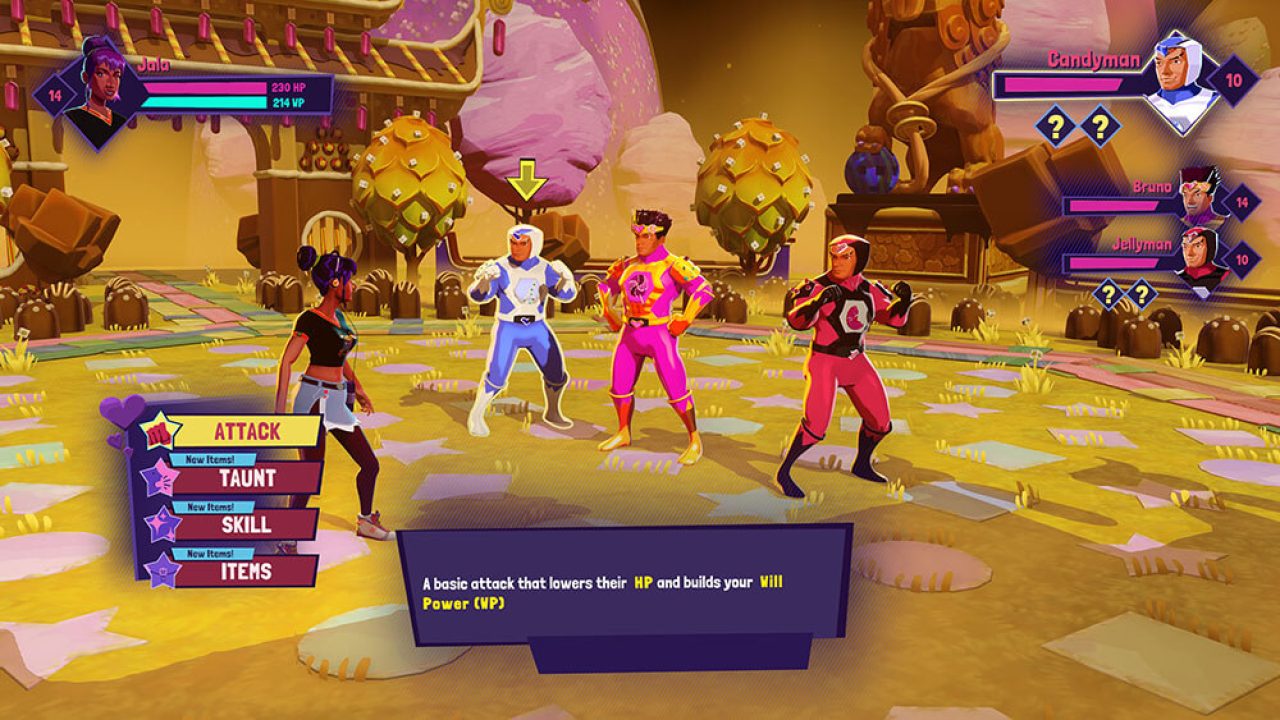
Task: Reveal Candyman's second hidden weakness question mark
Action: click(x=1100, y=126)
